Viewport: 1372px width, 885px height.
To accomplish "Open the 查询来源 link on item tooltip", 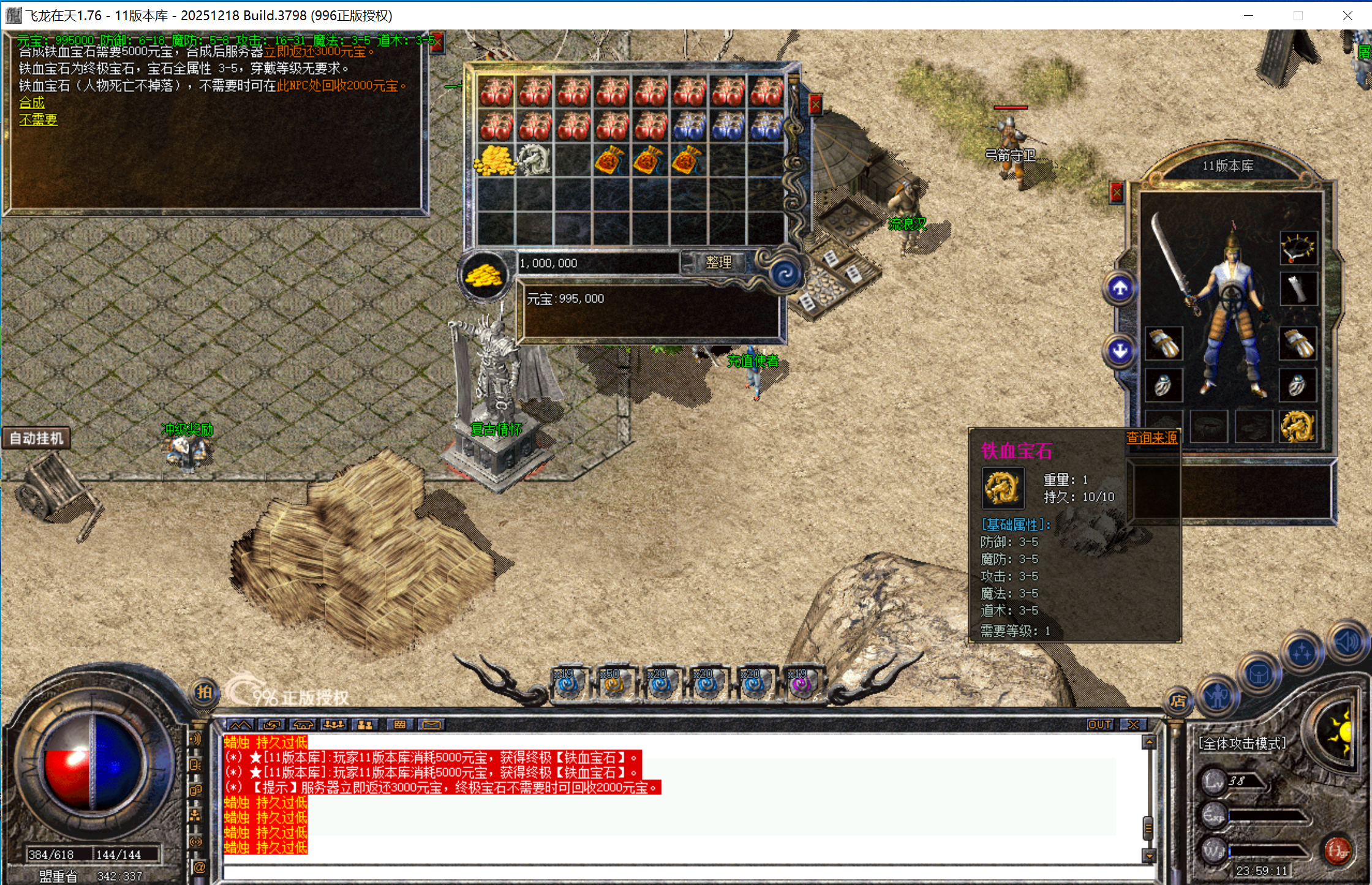I will (x=1151, y=437).
